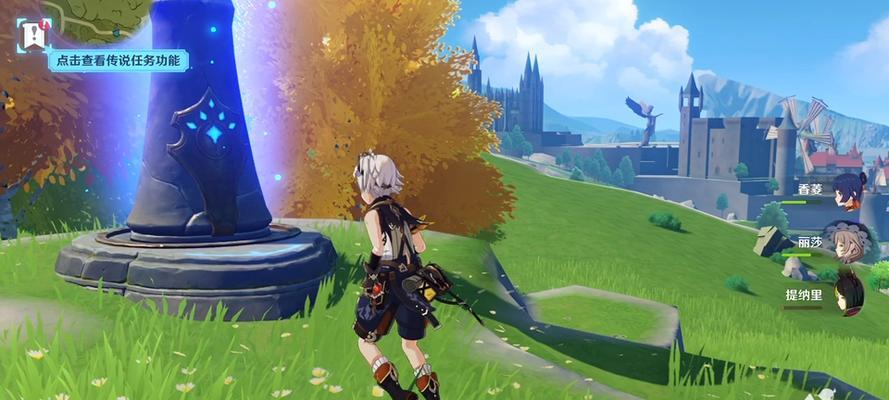889x400 pixels.
Task: Switch to party member 香菱
Action: point(848,189)
